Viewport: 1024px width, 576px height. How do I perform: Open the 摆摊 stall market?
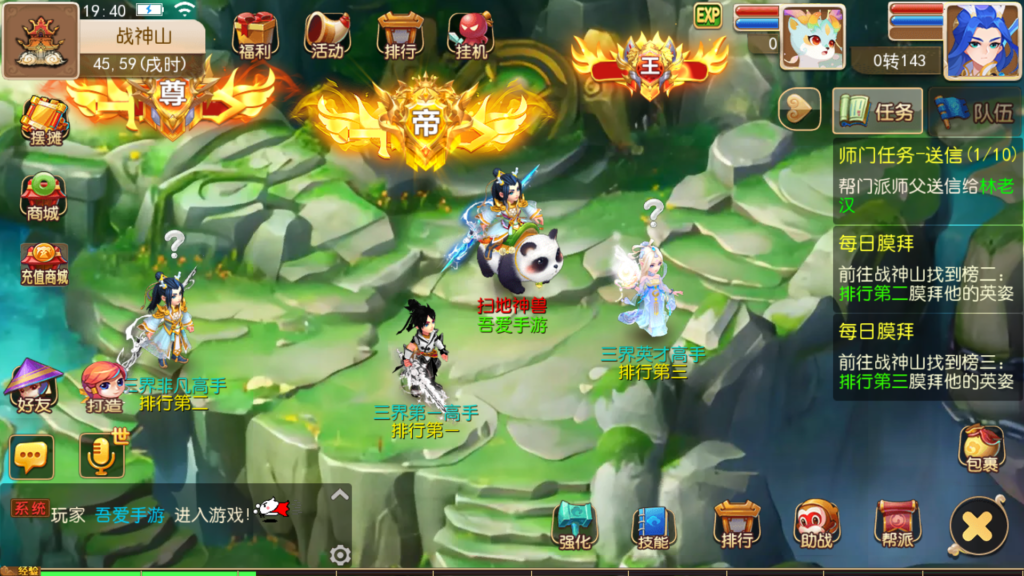(x=43, y=120)
